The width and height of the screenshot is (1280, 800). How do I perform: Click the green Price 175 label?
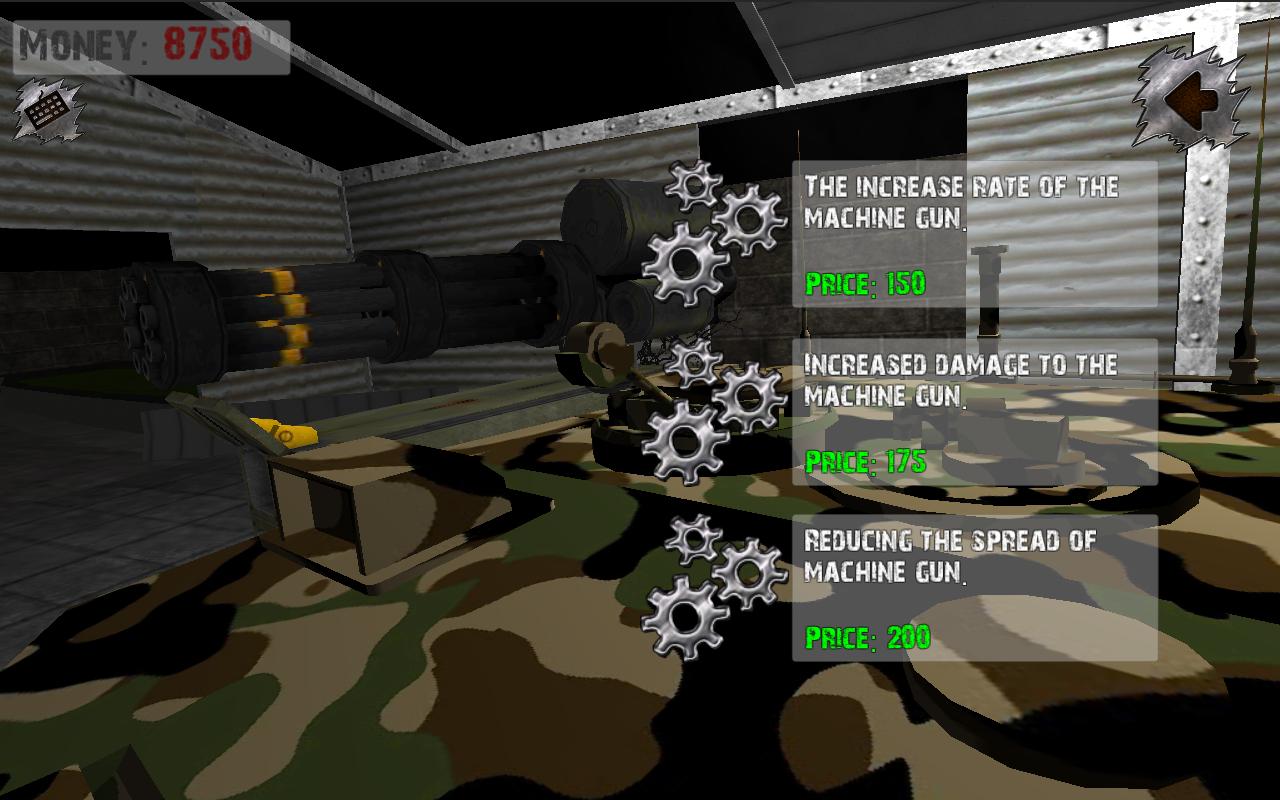867,460
